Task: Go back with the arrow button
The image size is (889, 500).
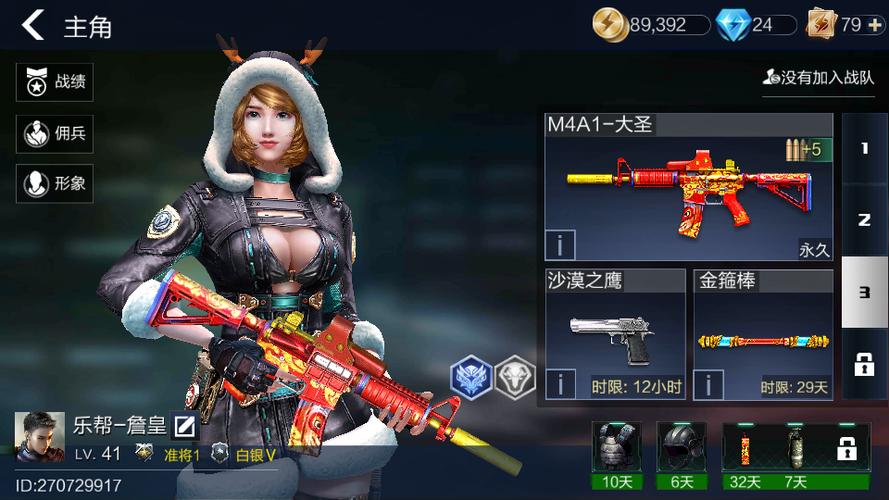Action: (33, 25)
